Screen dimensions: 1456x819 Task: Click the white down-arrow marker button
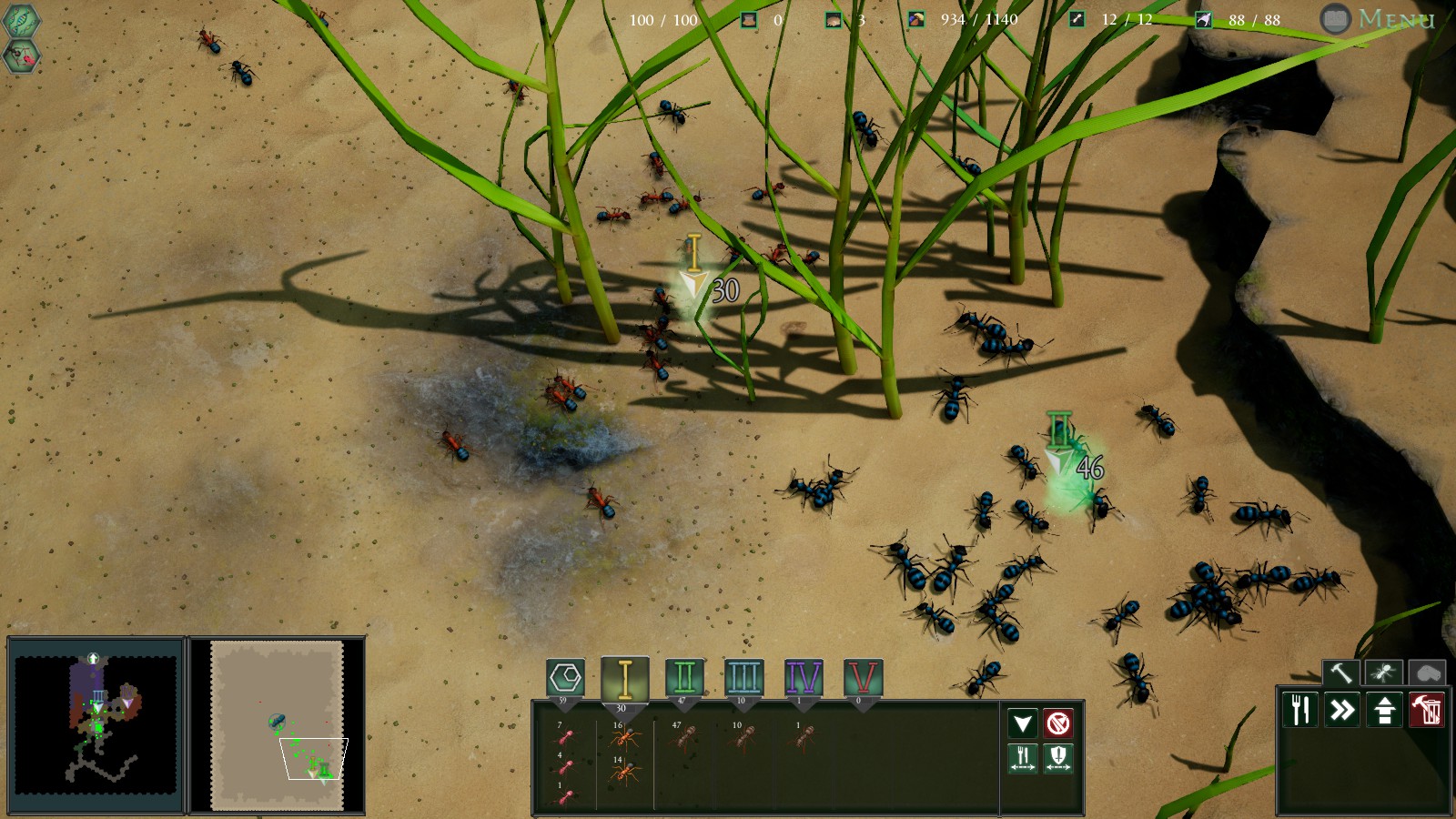click(1023, 723)
